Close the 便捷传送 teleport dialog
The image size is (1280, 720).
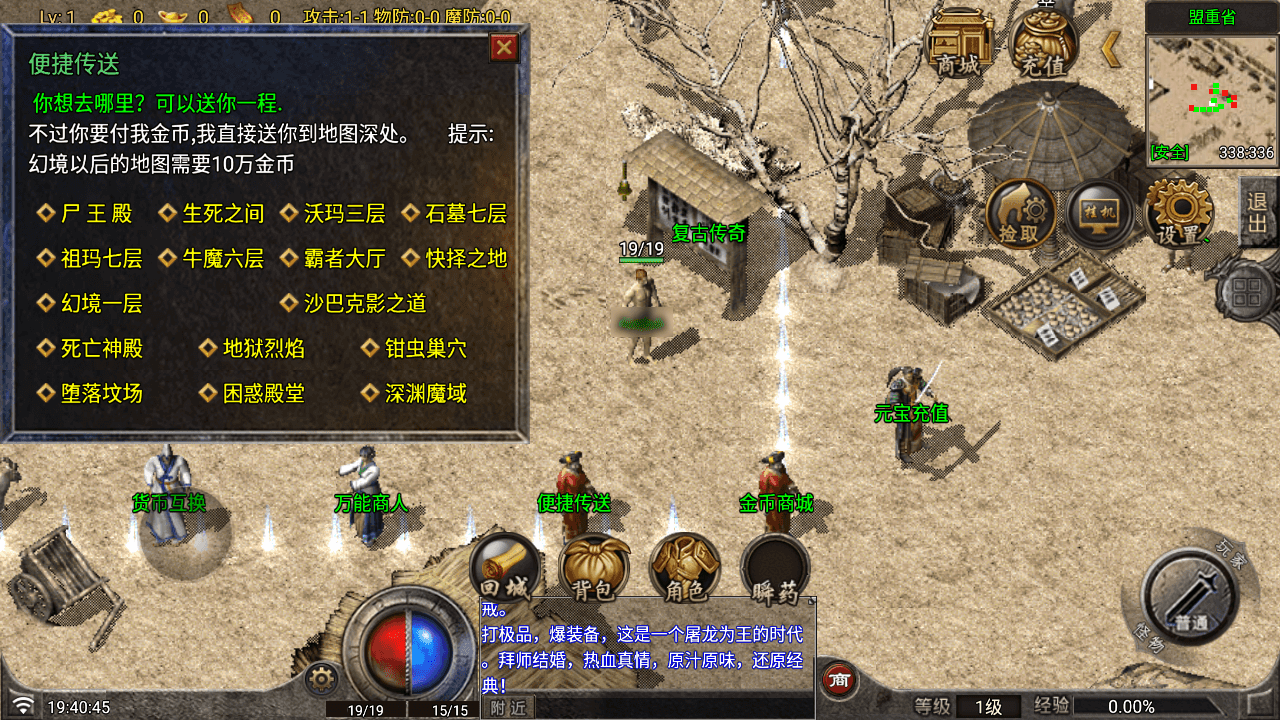pos(504,48)
